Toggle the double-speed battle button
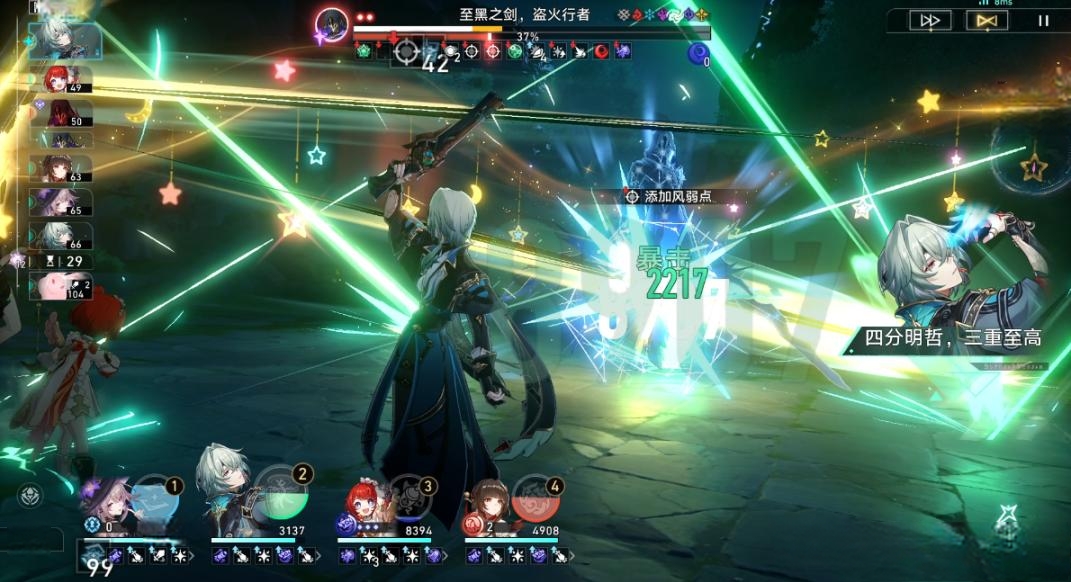Image resolution: width=1071 pixels, height=582 pixels. click(x=929, y=20)
